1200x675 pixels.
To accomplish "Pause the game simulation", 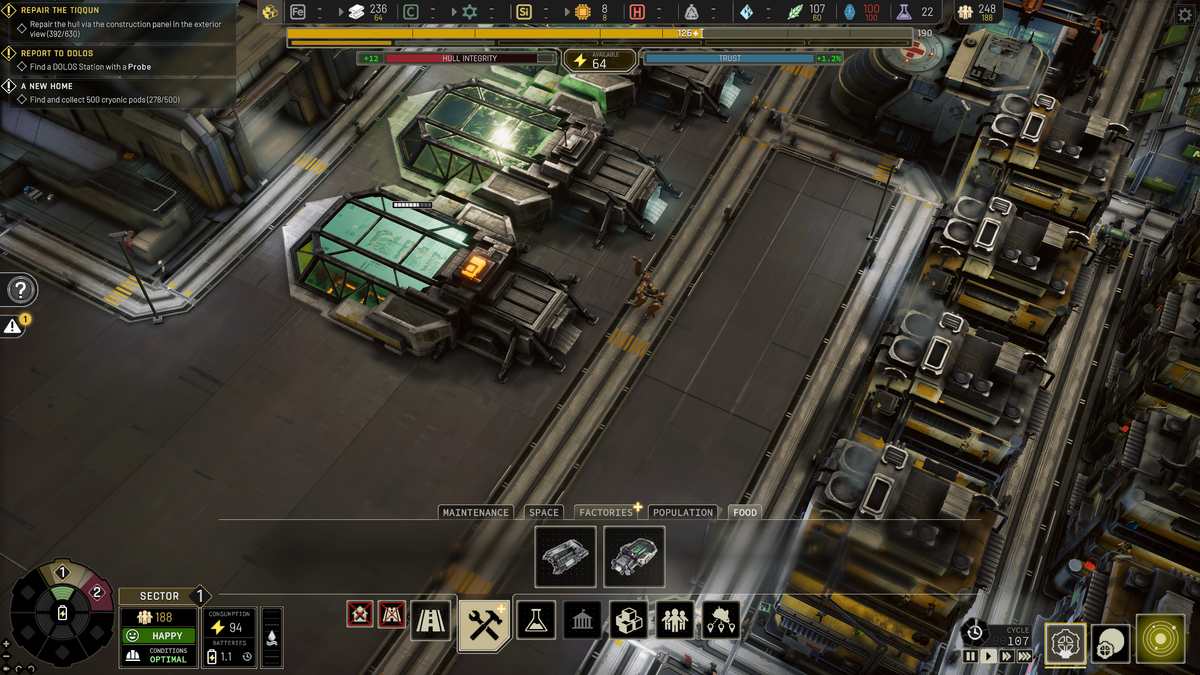I will [x=970, y=656].
